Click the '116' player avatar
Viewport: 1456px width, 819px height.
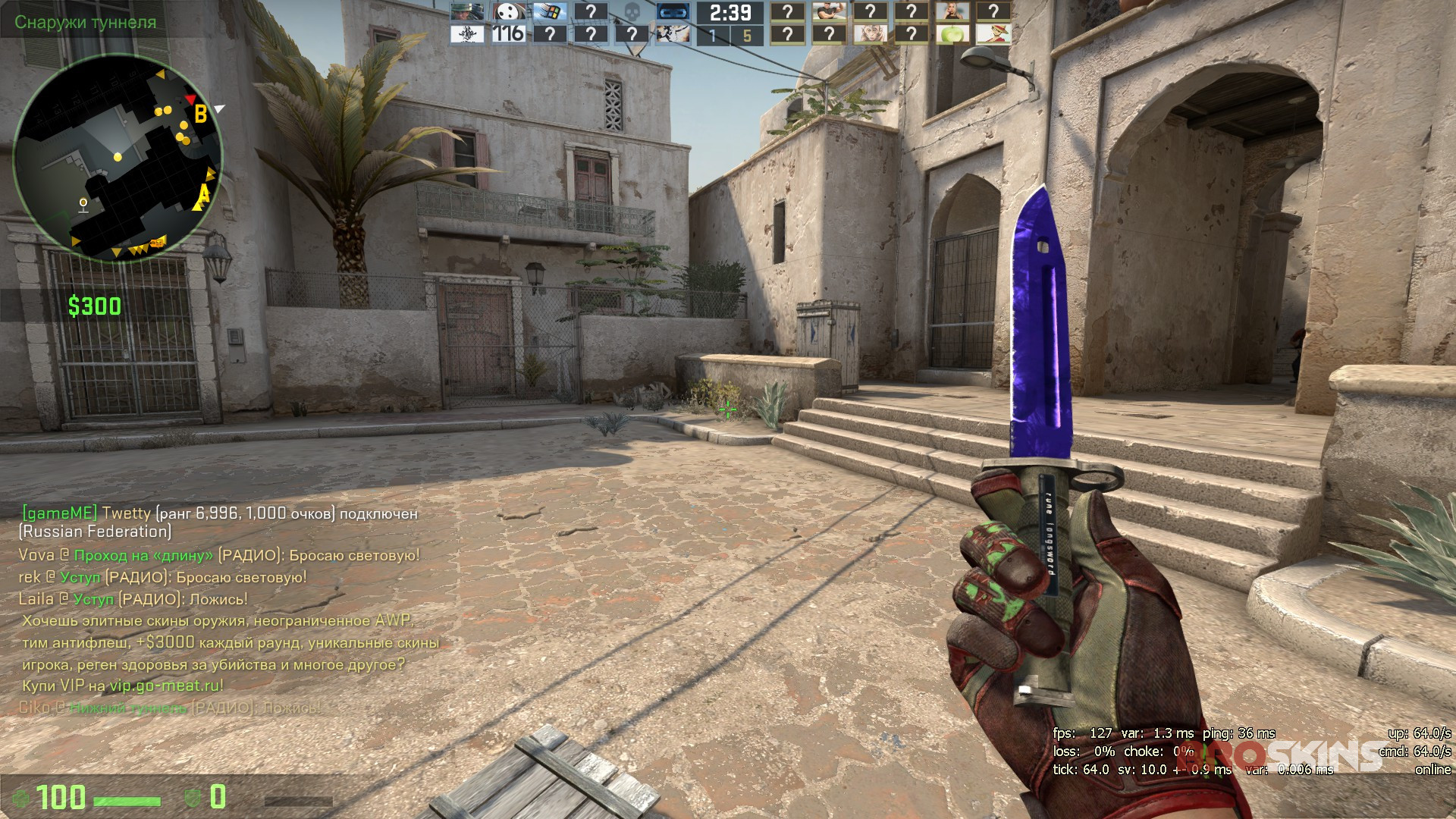(509, 34)
